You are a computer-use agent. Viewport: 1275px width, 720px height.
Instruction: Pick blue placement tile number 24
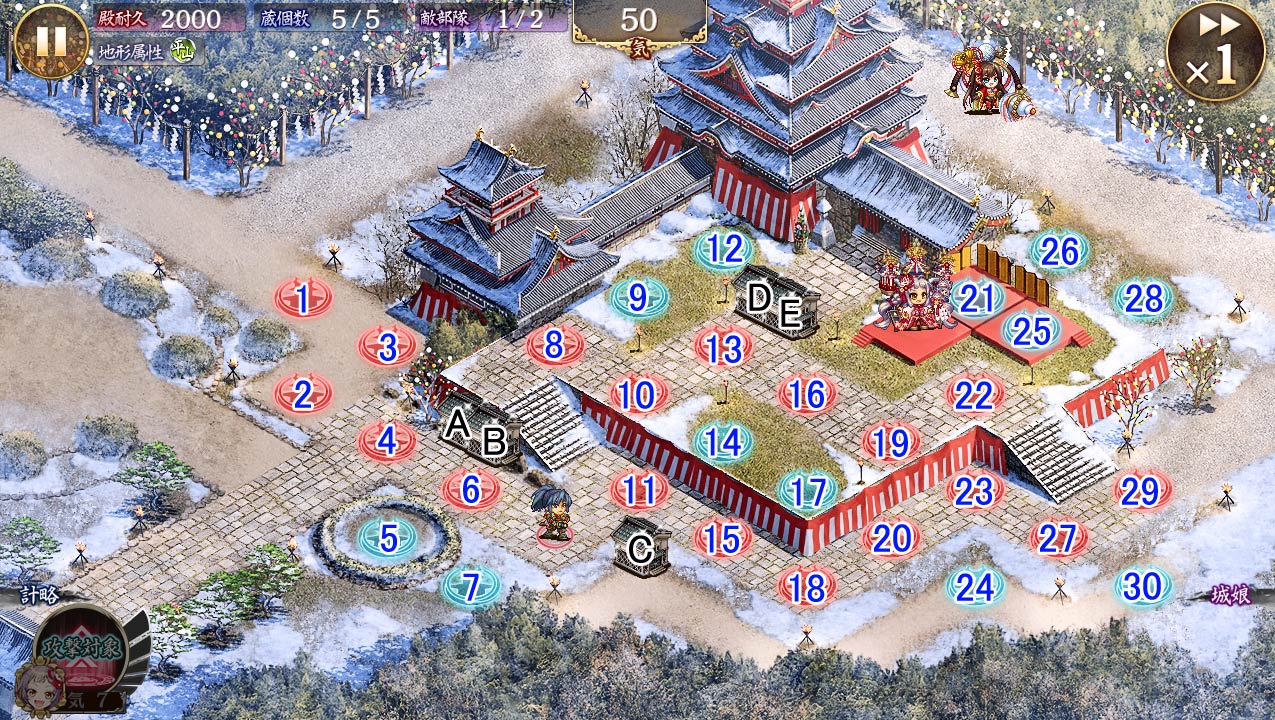975,587
